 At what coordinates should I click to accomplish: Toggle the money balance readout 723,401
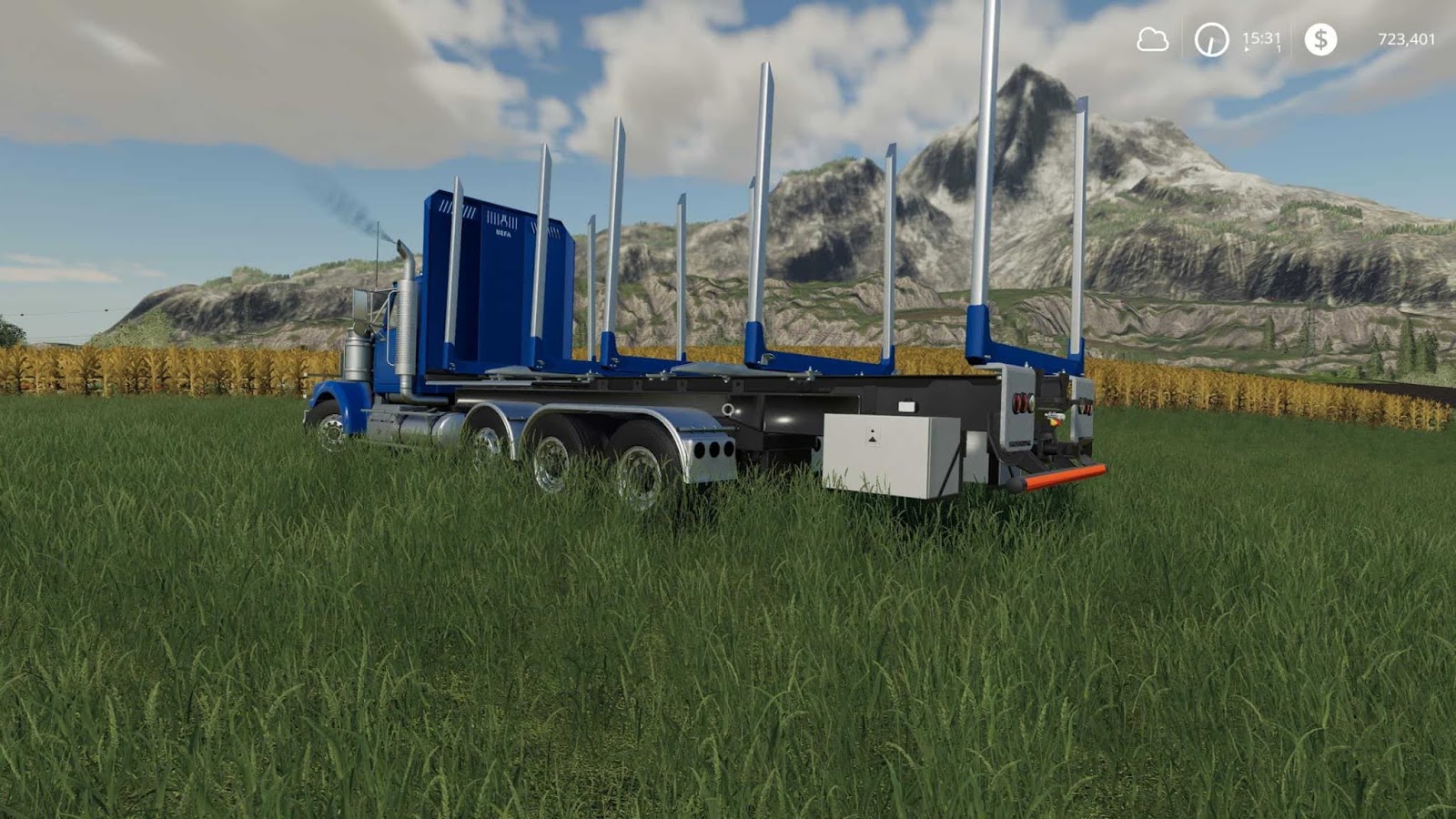pos(1405,38)
